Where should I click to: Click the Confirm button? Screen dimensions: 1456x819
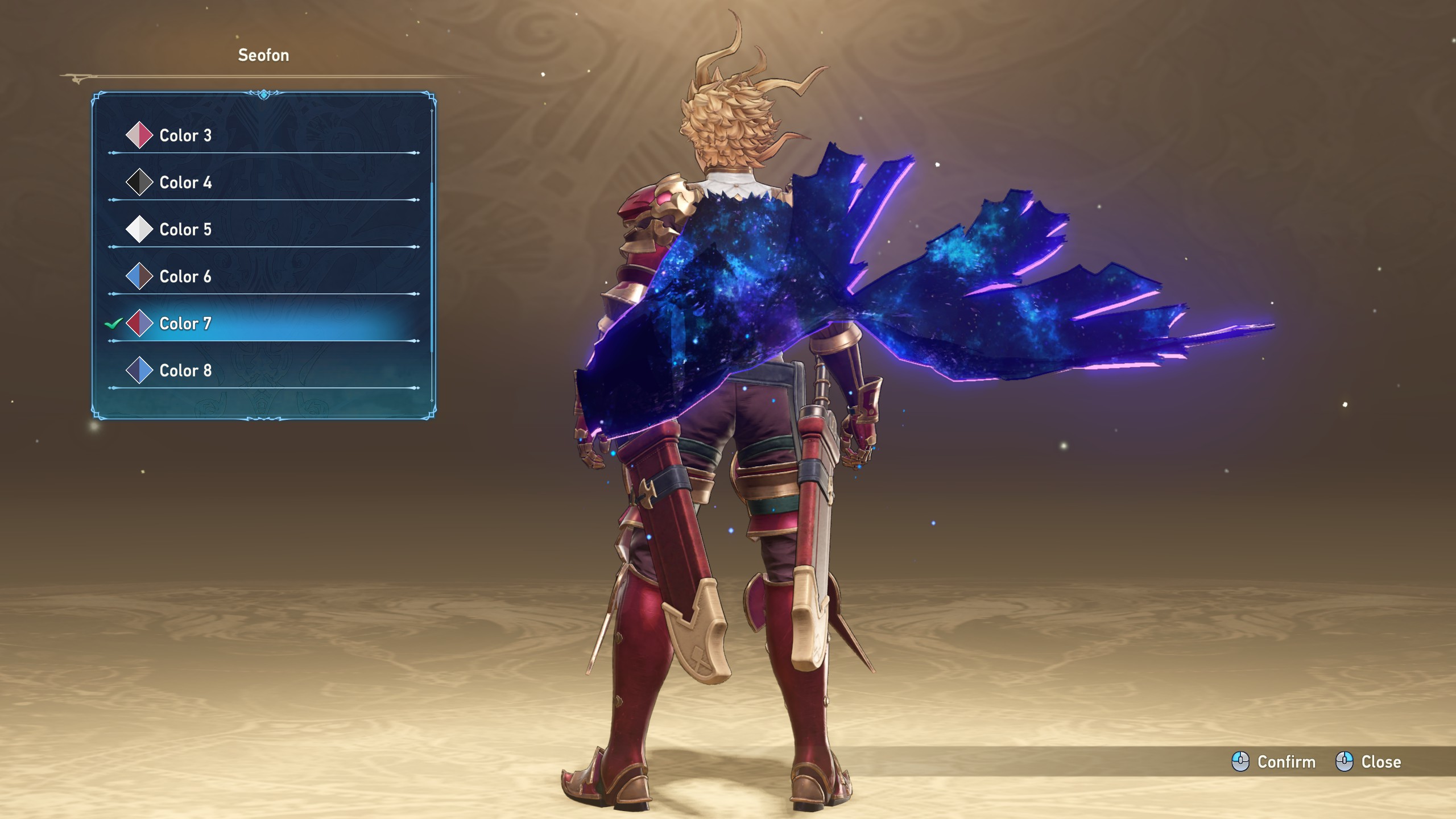click(x=1274, y=762)
